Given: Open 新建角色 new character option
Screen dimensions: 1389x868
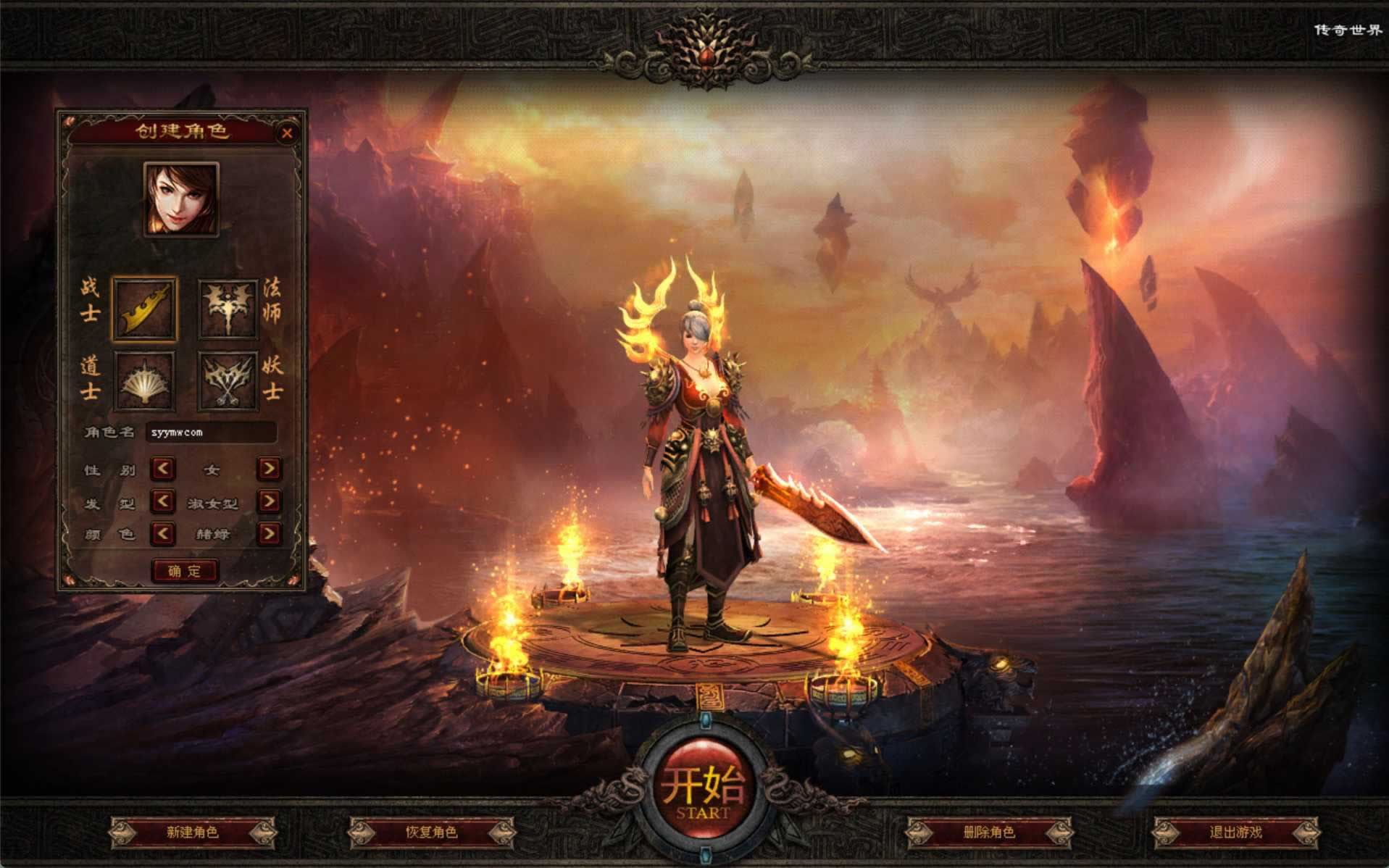Looking at the screenshot, I should (x=193, y=832).
